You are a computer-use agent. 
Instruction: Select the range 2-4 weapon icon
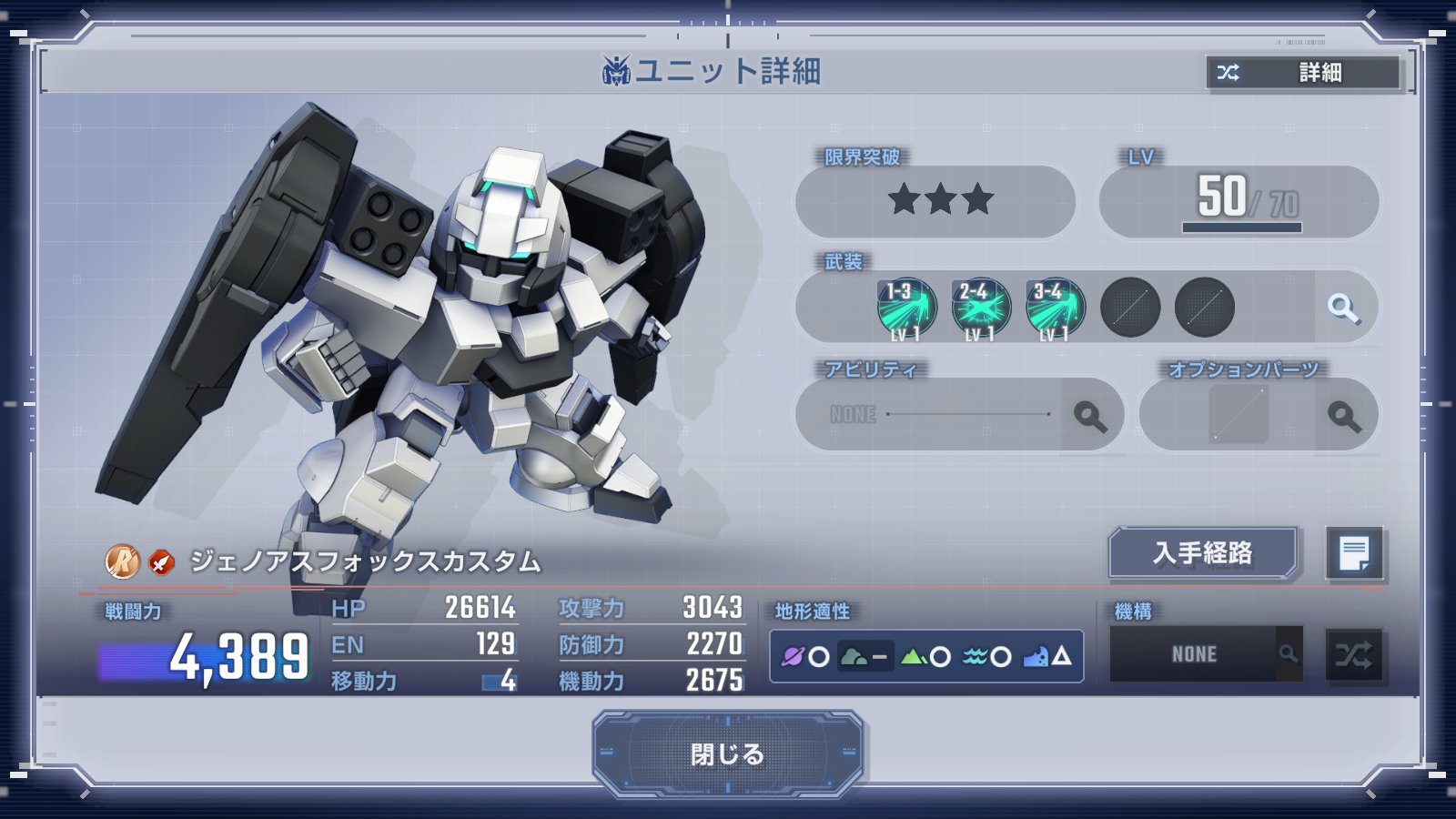[981, 308]
